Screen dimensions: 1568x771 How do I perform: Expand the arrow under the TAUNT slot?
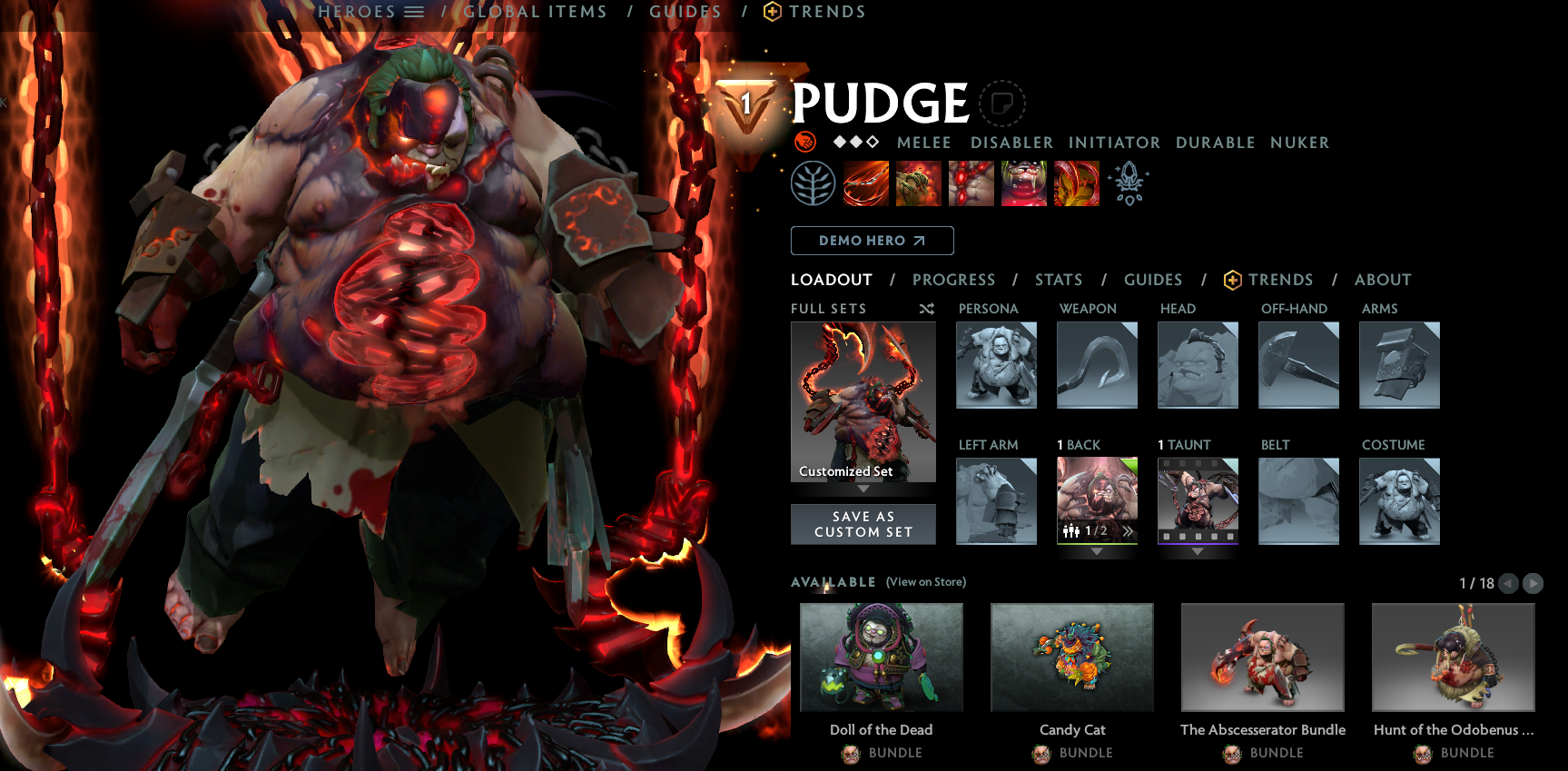[x=1198, y=552]
